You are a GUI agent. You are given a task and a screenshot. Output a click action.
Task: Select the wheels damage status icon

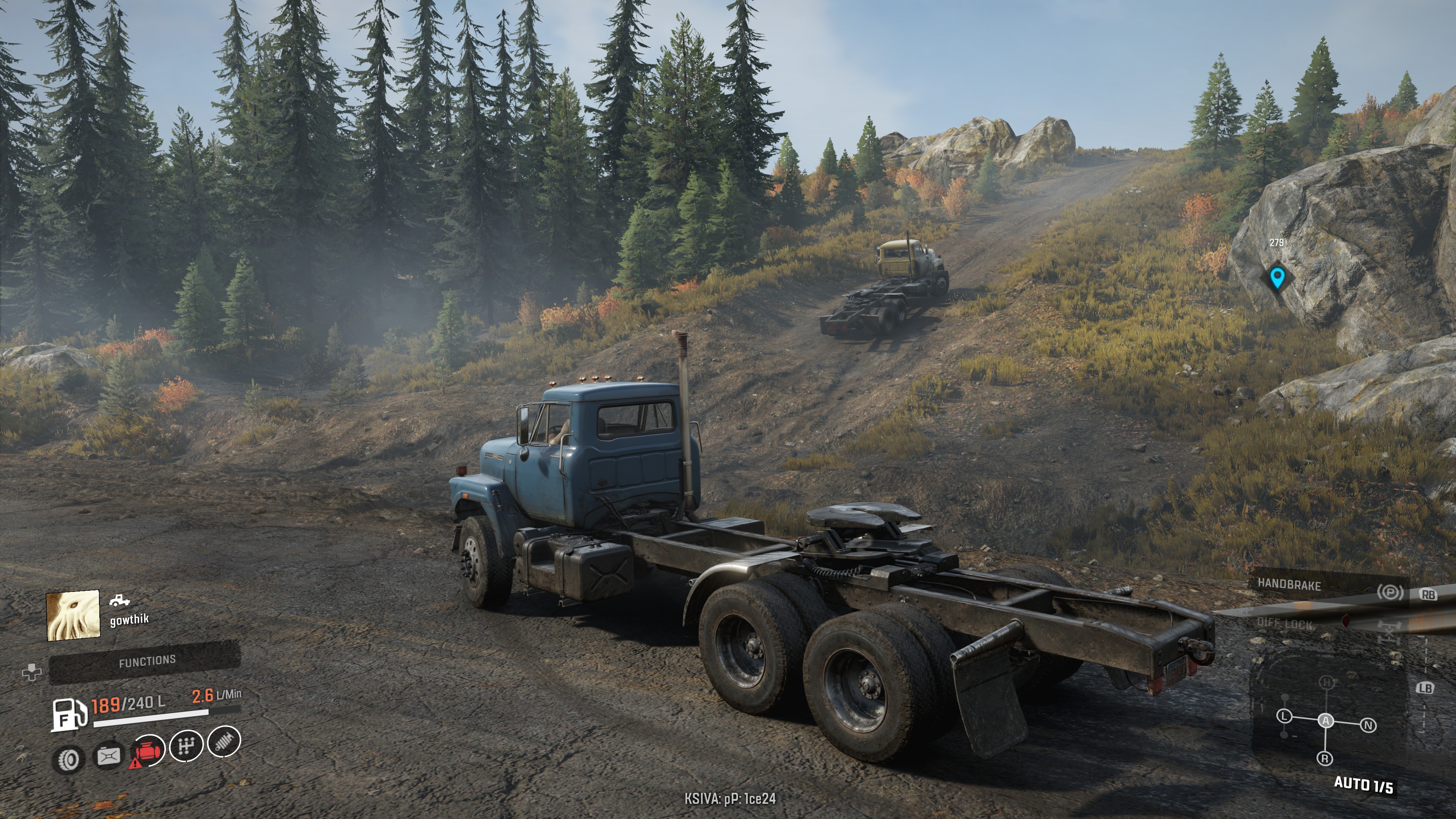pos(69,759)
